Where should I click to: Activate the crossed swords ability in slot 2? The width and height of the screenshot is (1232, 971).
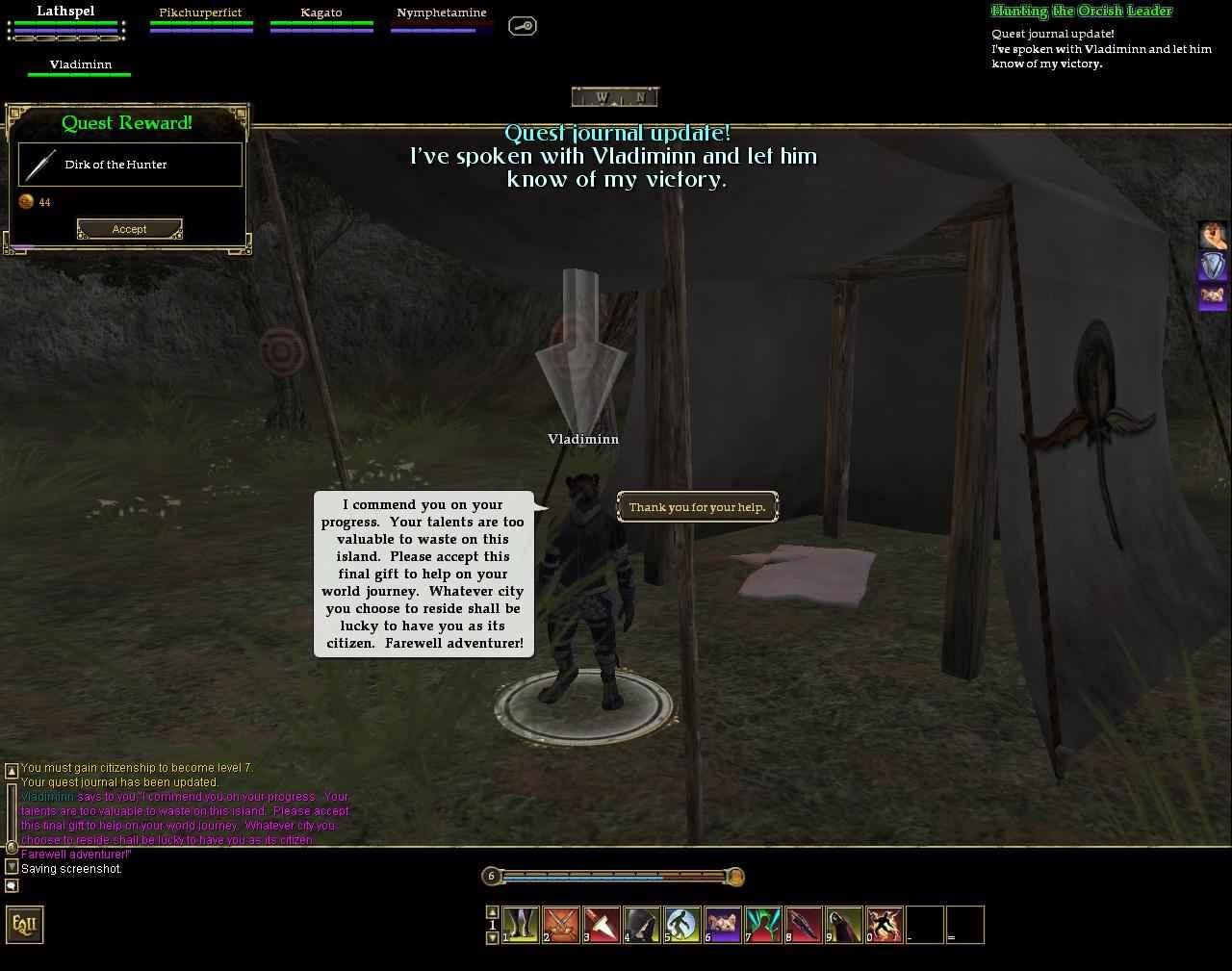560,925
